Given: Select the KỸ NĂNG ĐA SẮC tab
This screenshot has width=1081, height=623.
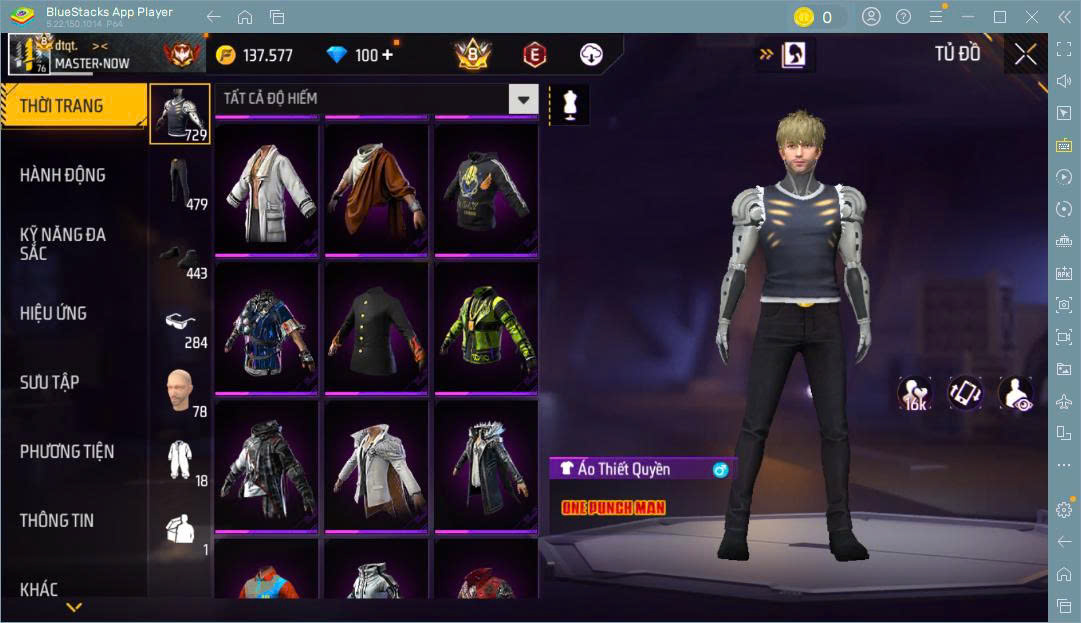Looking at the screenshot, I should [x=63, y=243].
